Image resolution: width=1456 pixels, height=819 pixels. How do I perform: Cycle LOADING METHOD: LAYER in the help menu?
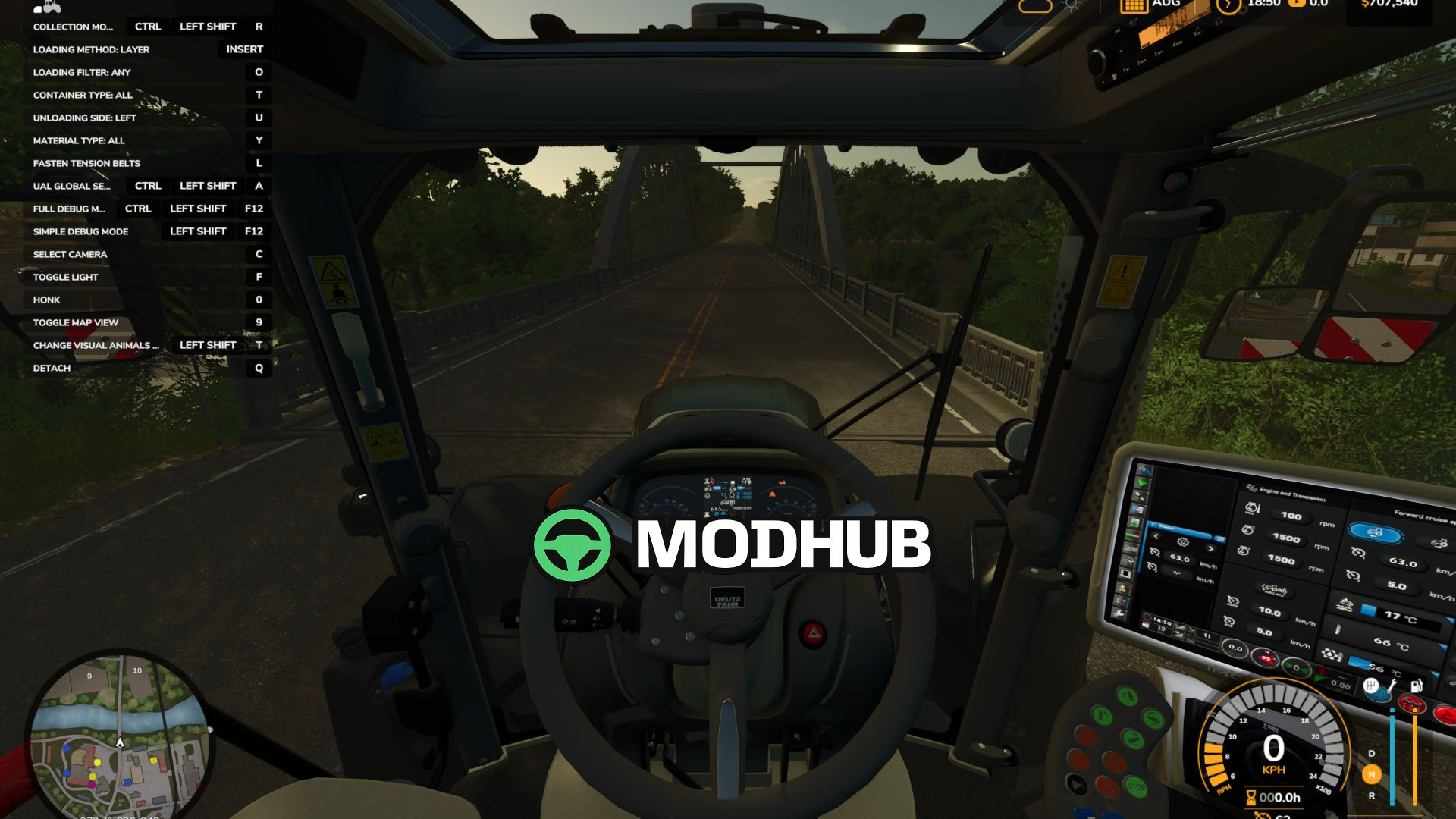[x=91, y=49]
